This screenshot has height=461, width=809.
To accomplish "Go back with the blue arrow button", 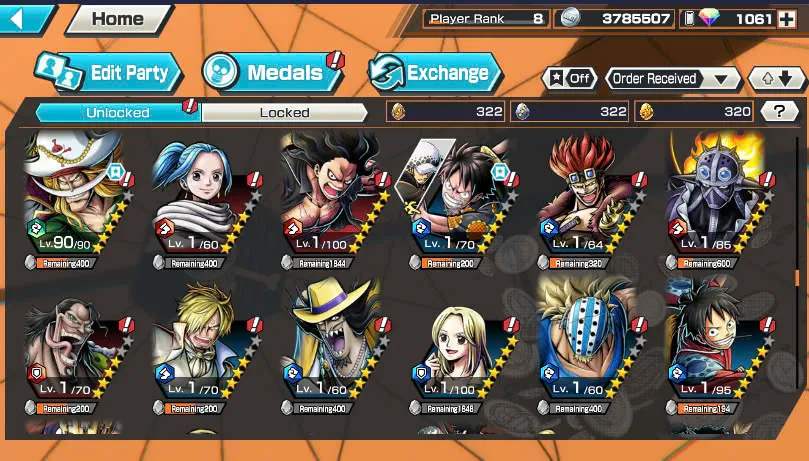I will tap(27, 18).
